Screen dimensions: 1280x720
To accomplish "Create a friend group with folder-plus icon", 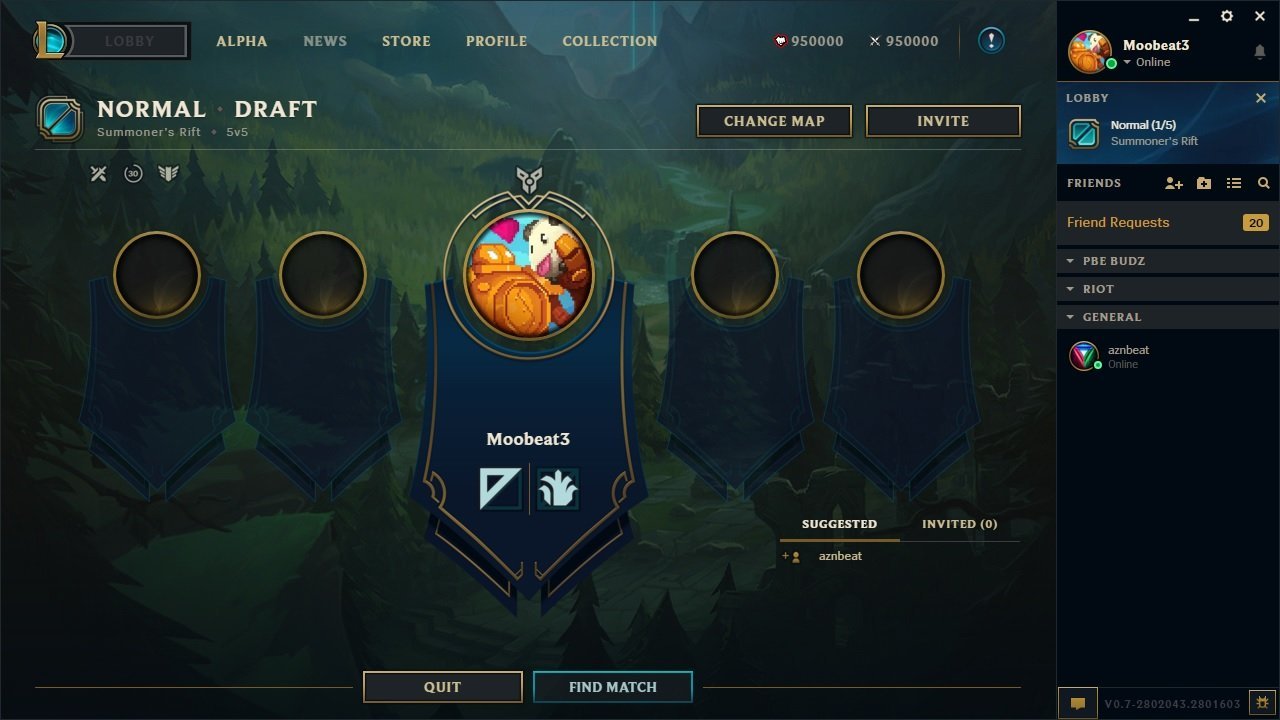I will point(1203,183).
